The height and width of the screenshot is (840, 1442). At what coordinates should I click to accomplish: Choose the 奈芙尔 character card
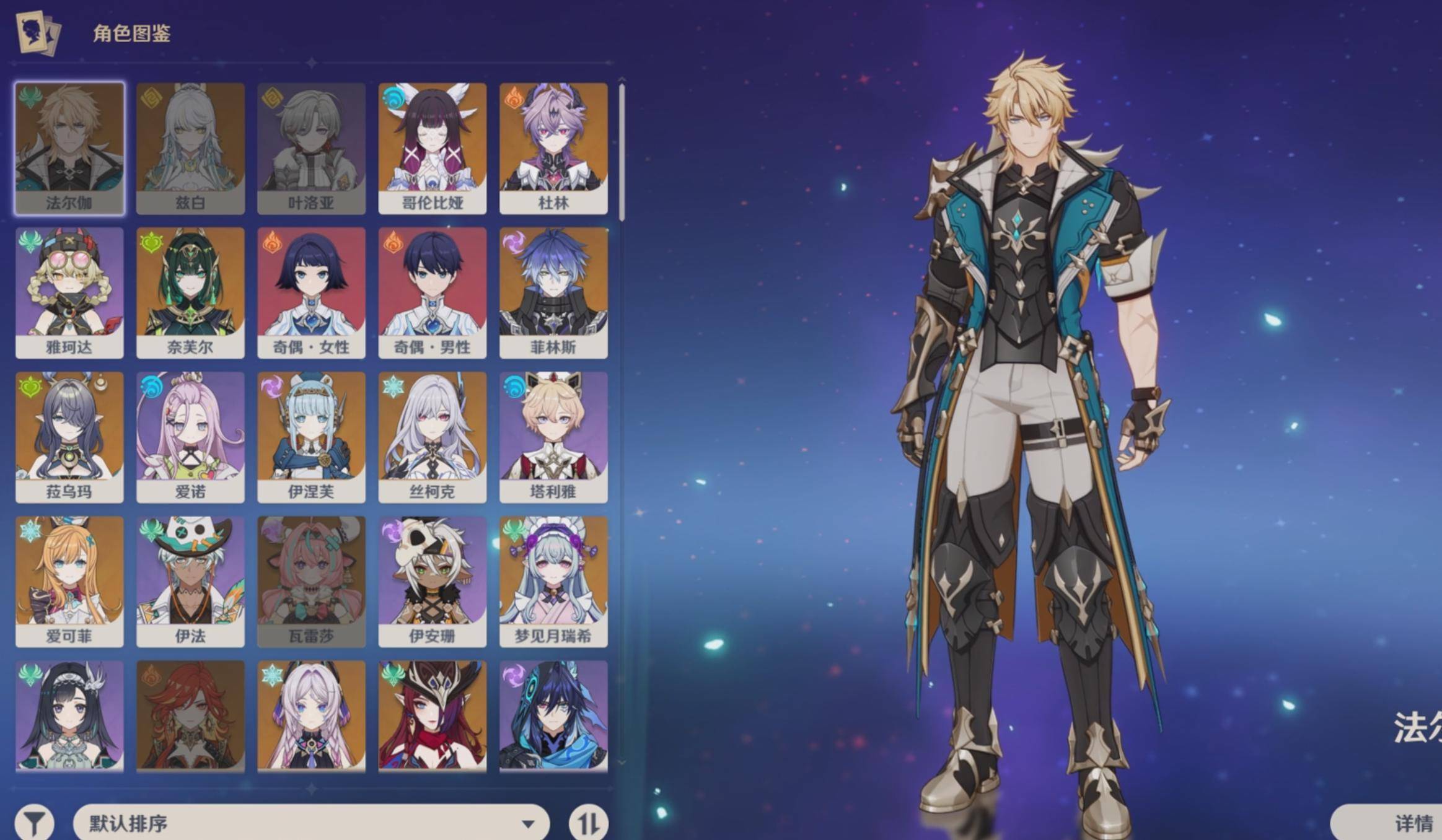tap(190, 293)
